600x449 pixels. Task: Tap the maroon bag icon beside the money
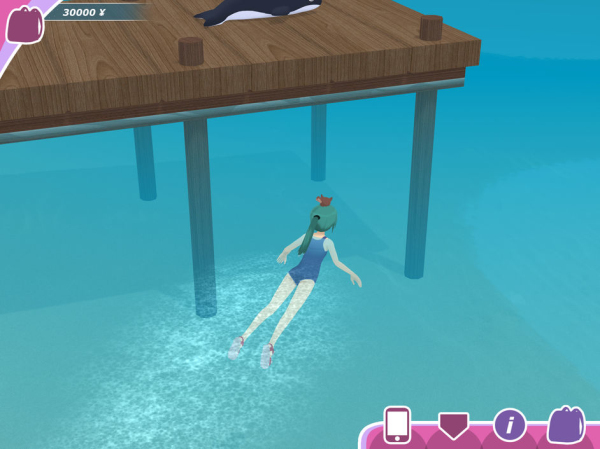click(x=24, y=25)
